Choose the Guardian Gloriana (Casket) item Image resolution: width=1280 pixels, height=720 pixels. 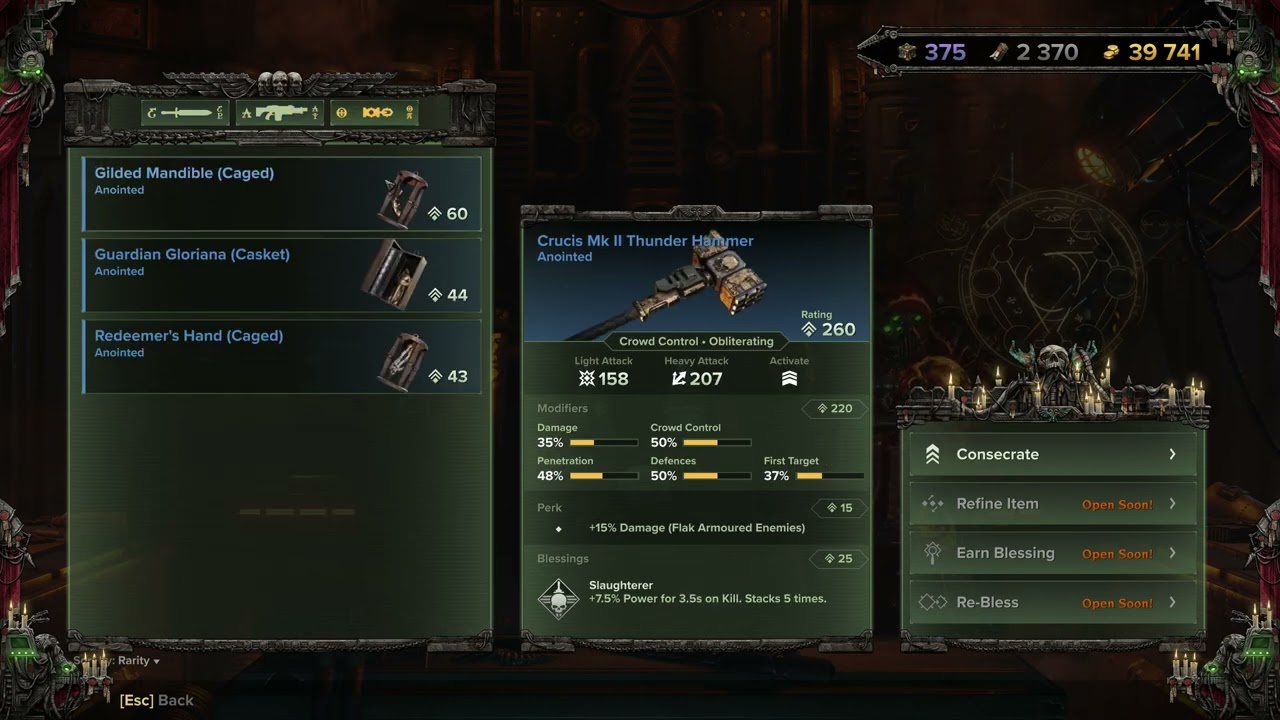(x=282, y=275)
